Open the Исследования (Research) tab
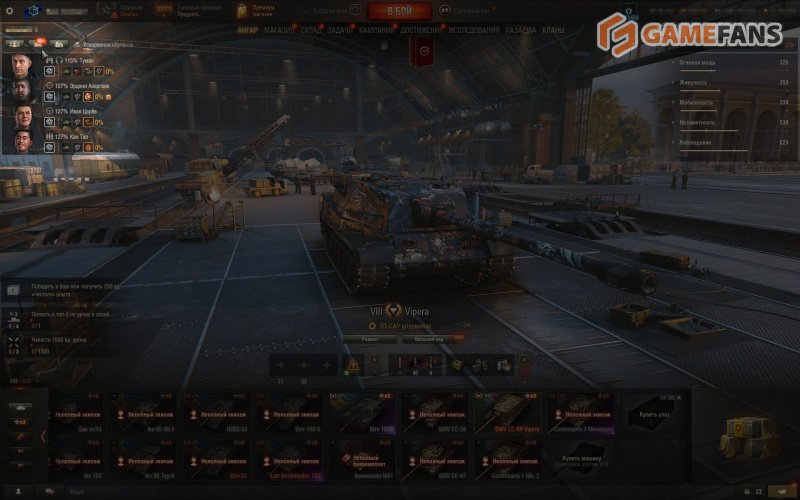Viewport: 800px width, 500px height. pos(474,31)
